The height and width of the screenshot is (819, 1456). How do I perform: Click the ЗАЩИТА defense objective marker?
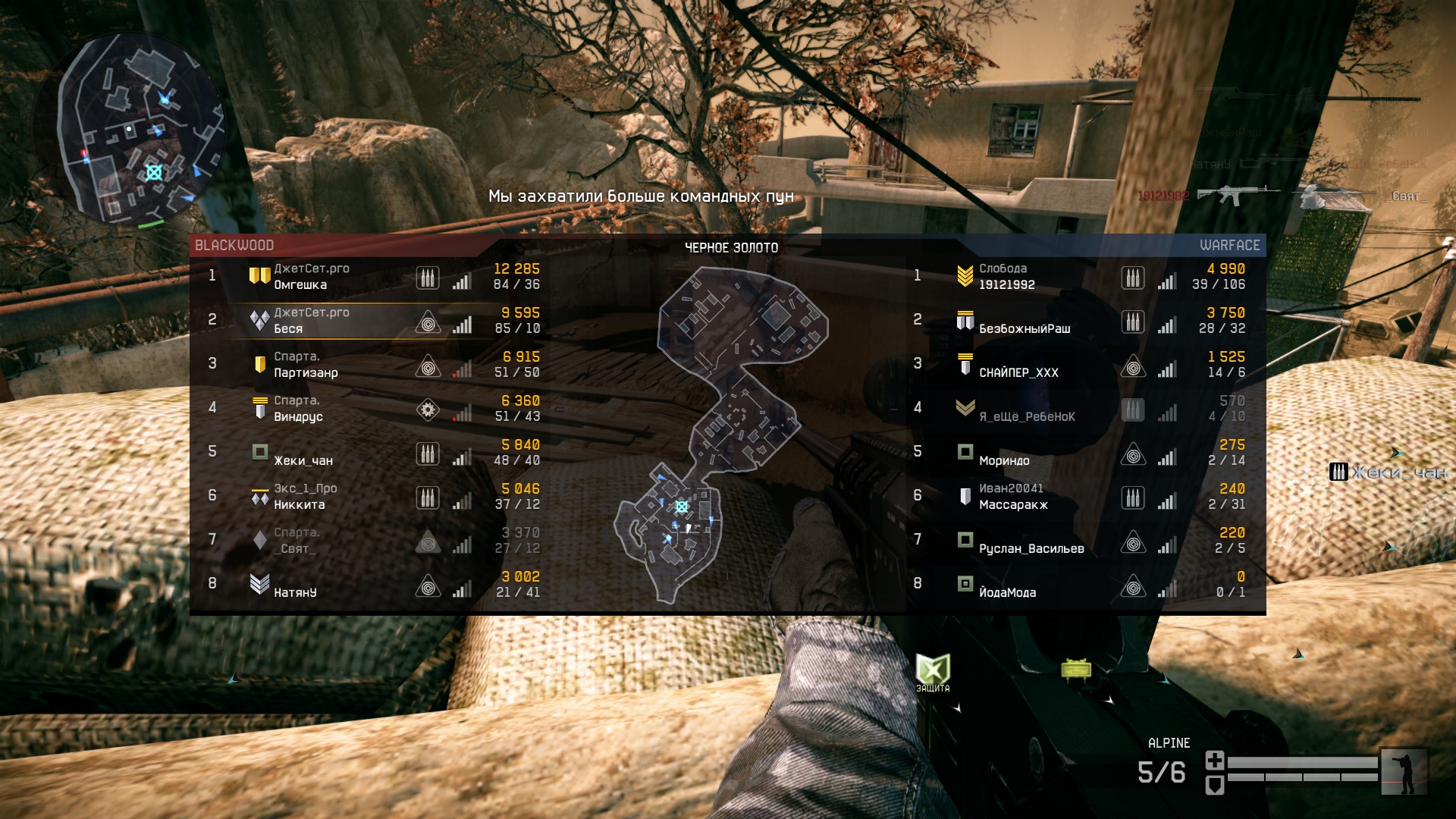(x=932, y=672)
